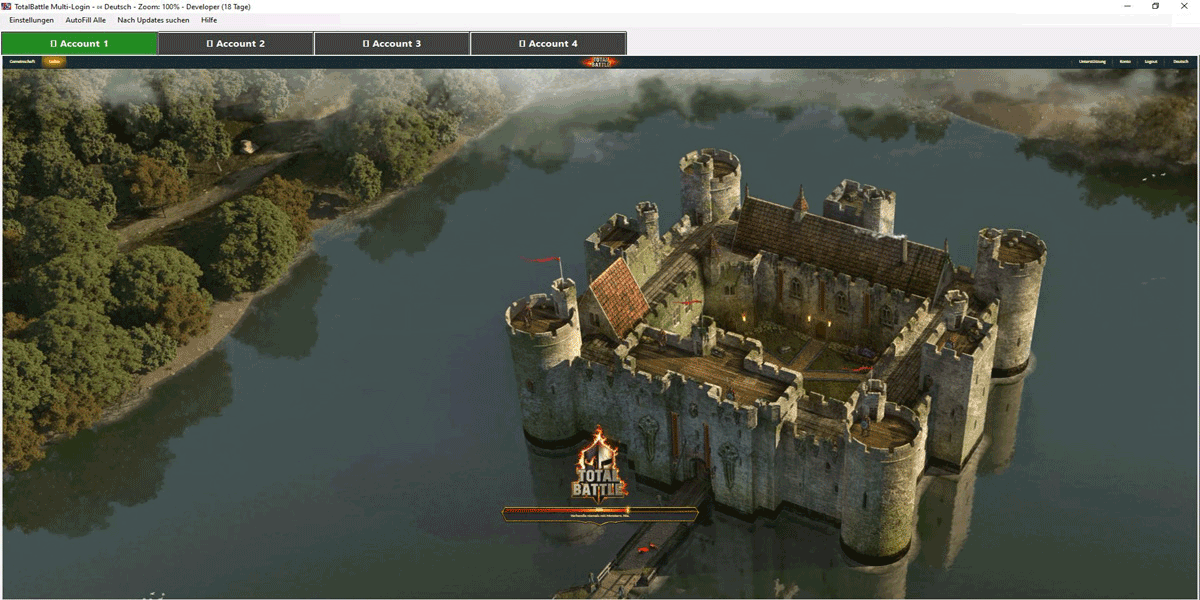The width and height of the screenshot is (1200, 600).
Task: Switch to the Account 2 tab
Action: [236, 44]
